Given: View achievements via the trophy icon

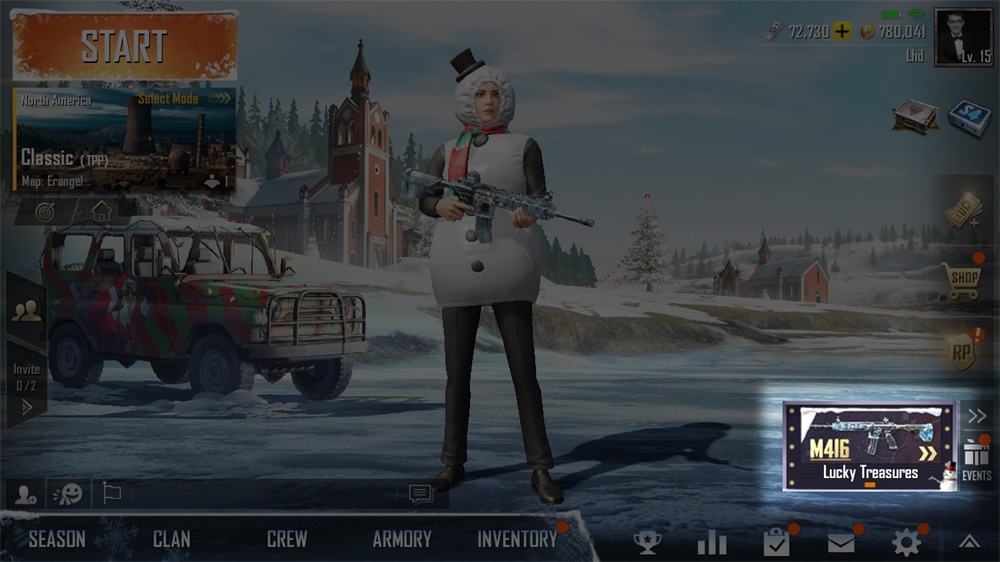Looking at the screenshot, I should click(x=647, y=542).
